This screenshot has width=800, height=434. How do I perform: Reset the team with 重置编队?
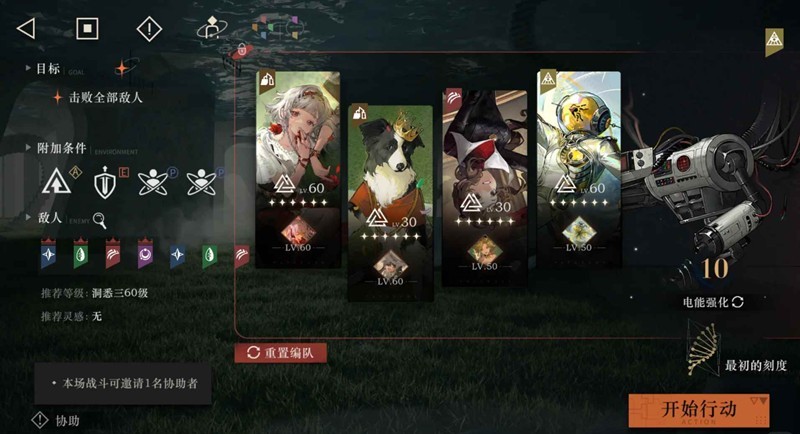(281, 353)
